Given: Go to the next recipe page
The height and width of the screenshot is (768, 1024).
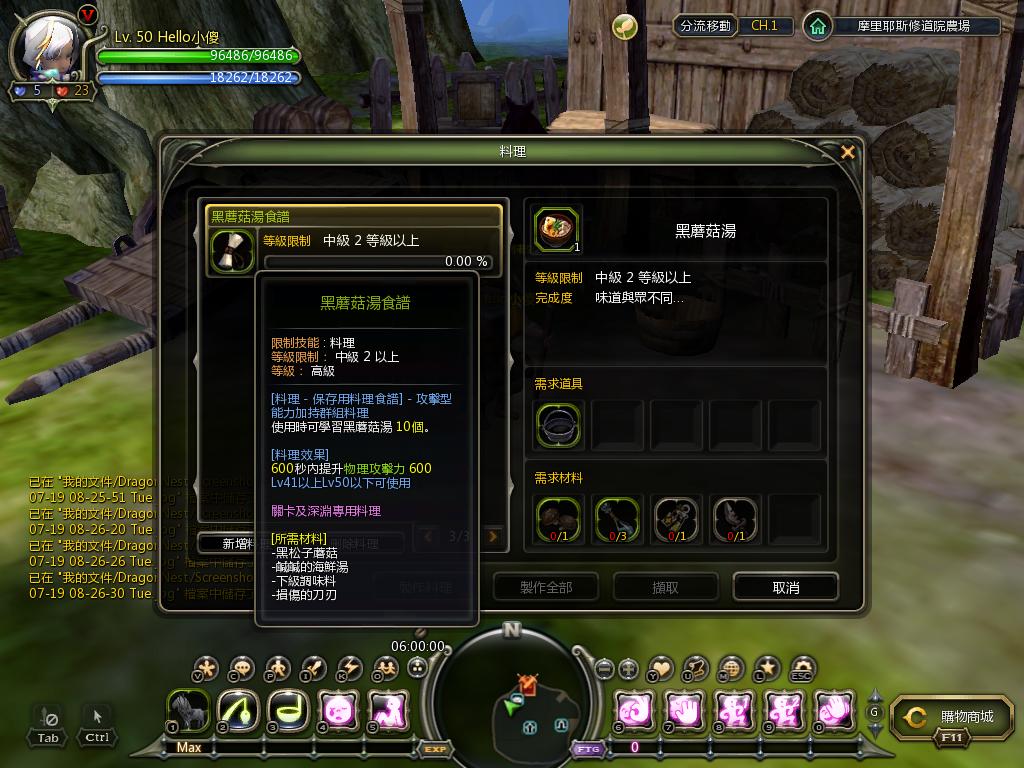Looking at the screenshot, I should click(x=492, y=537).
